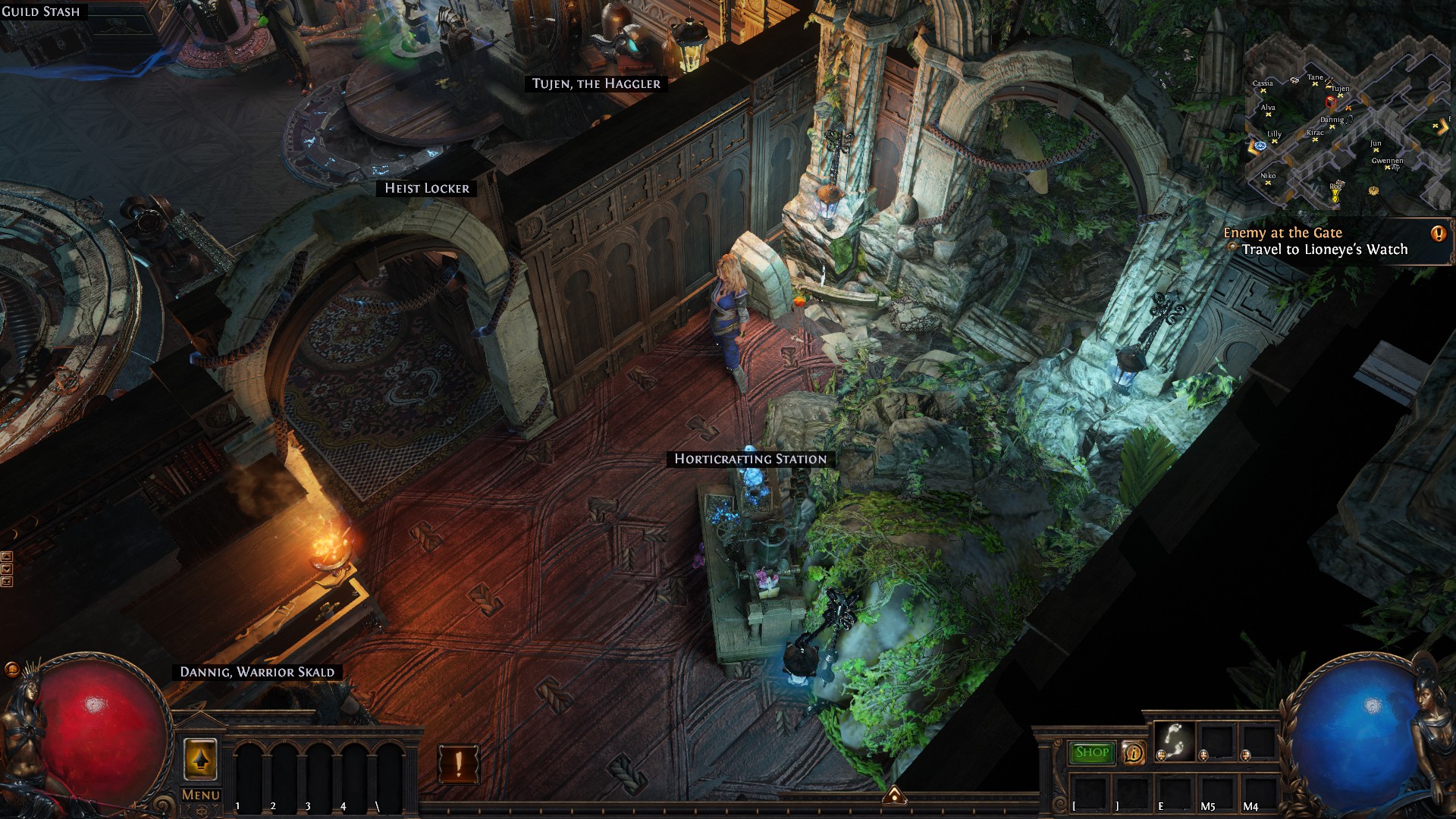The image size is (1456, 819).
Task: Open the green Shop button
Action: tap(1091, 752)
